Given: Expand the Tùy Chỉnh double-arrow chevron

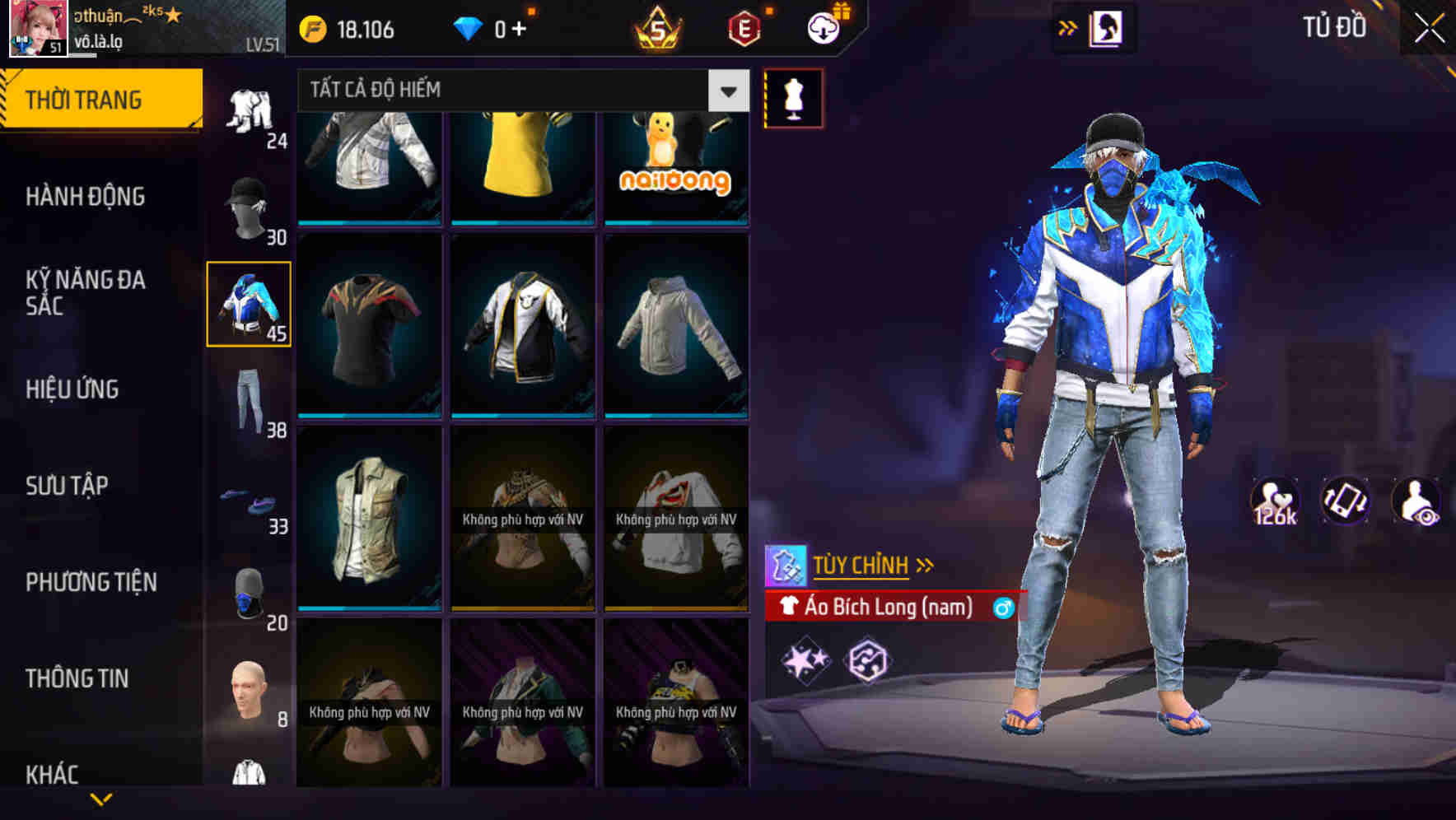Looking at the screenshot, I should (926, 564).
